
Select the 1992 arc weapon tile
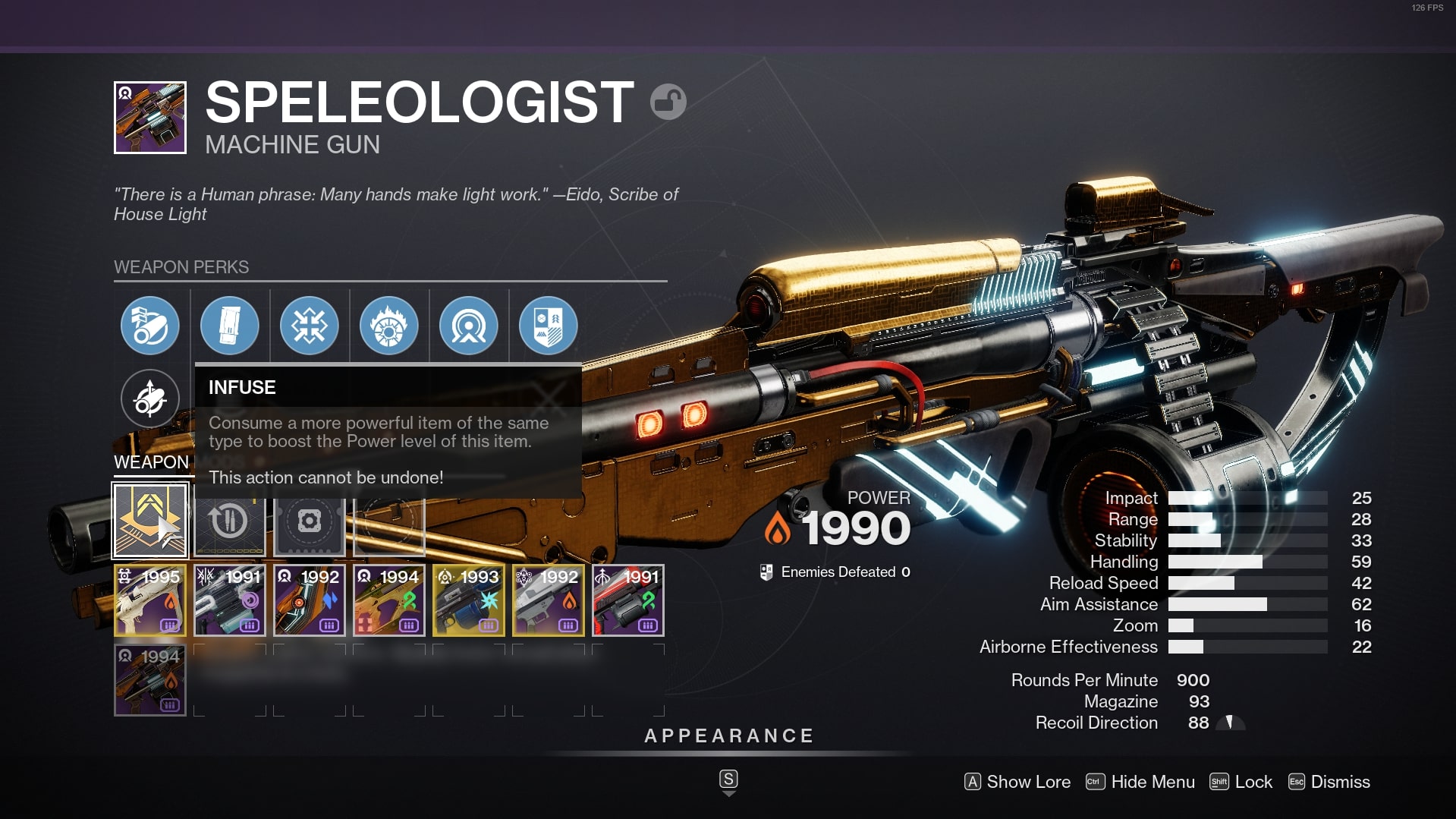point(309,600)
